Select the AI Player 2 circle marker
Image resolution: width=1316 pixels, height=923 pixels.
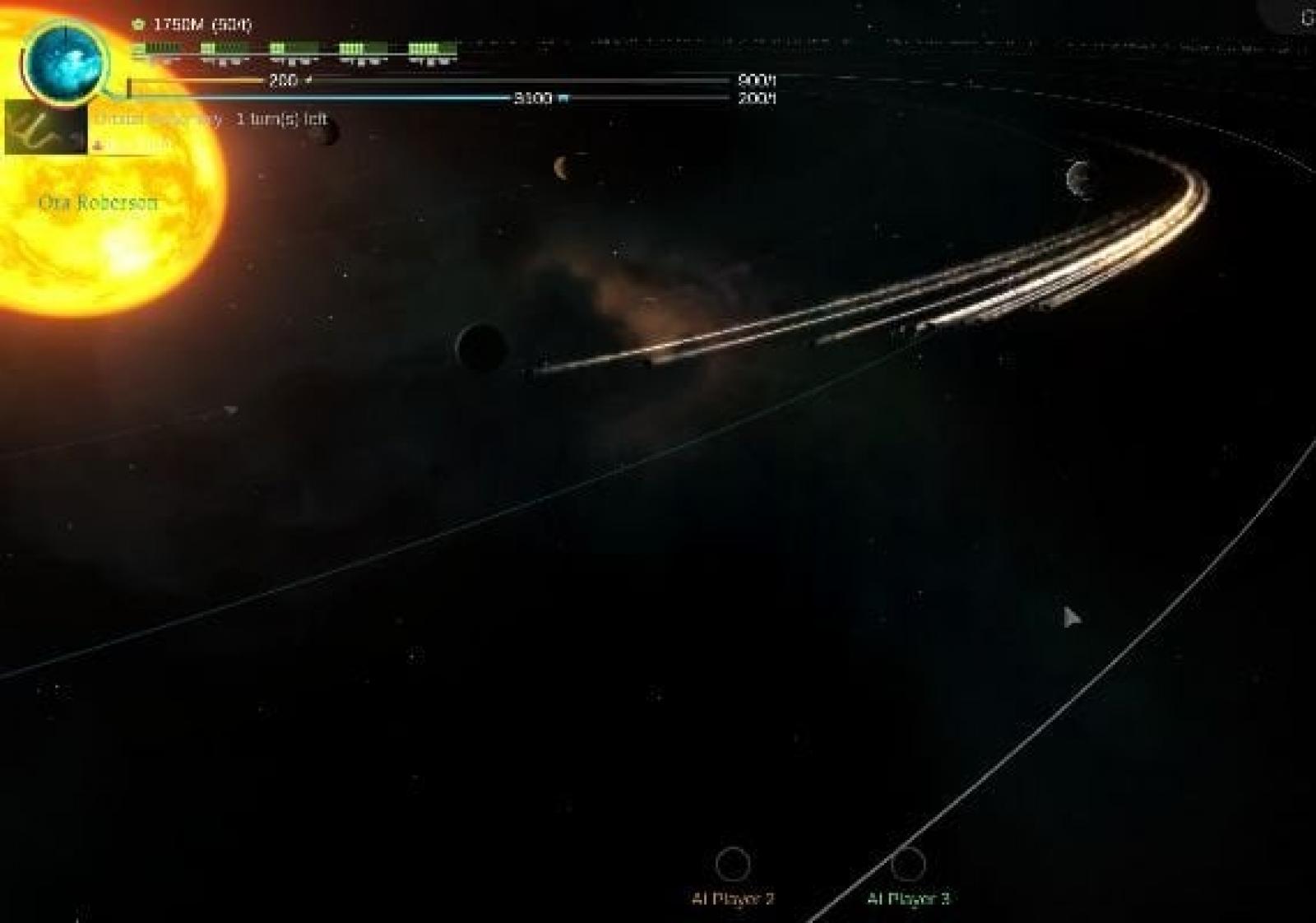coord(732,864)
